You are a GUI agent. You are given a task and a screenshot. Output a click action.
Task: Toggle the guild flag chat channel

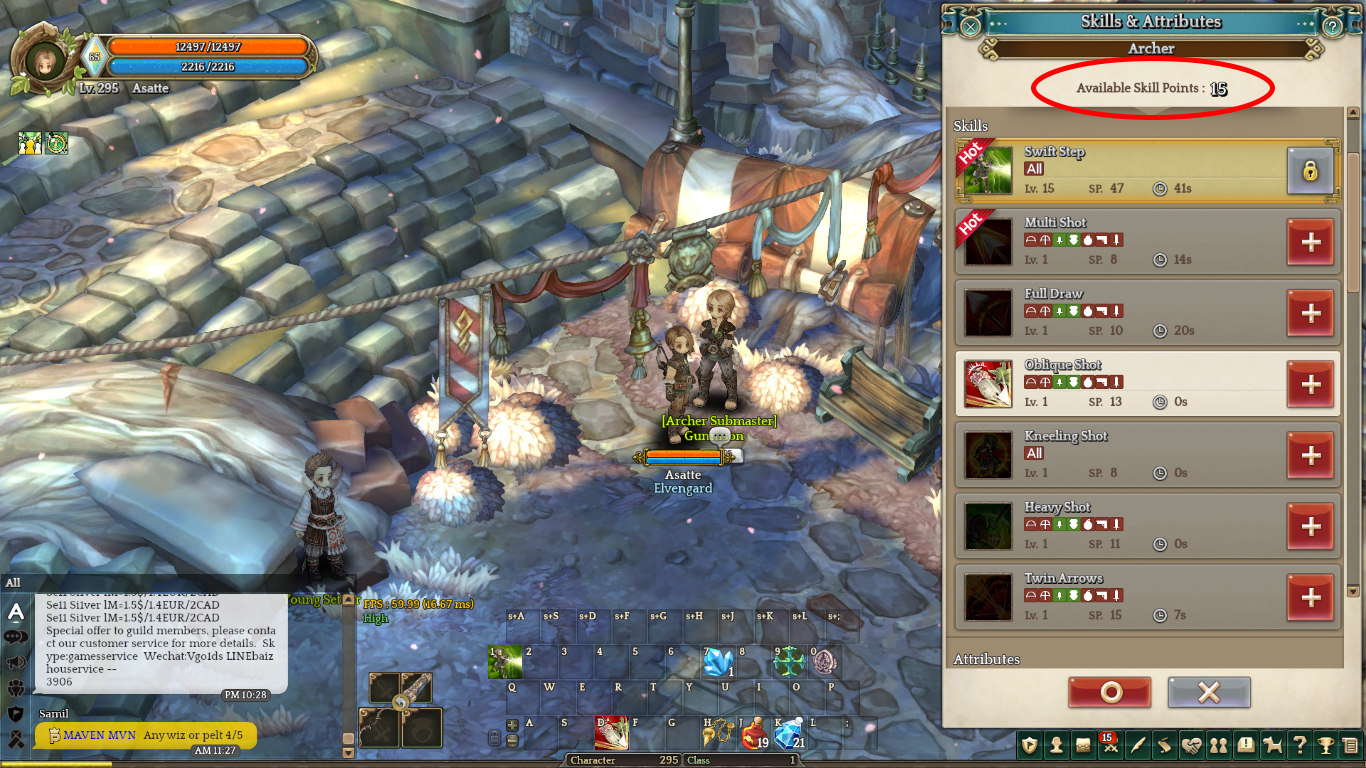pyautogui.click(x=15, y=712)
